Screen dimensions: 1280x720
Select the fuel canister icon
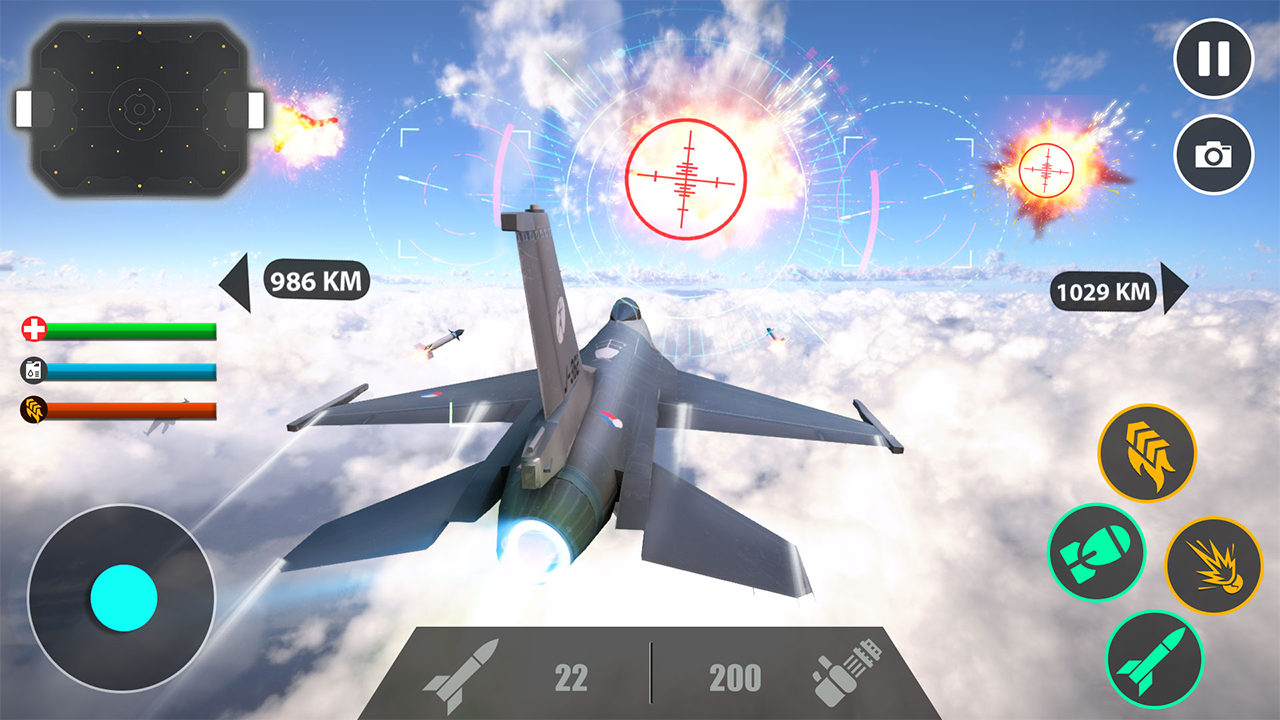coord(34,370)
